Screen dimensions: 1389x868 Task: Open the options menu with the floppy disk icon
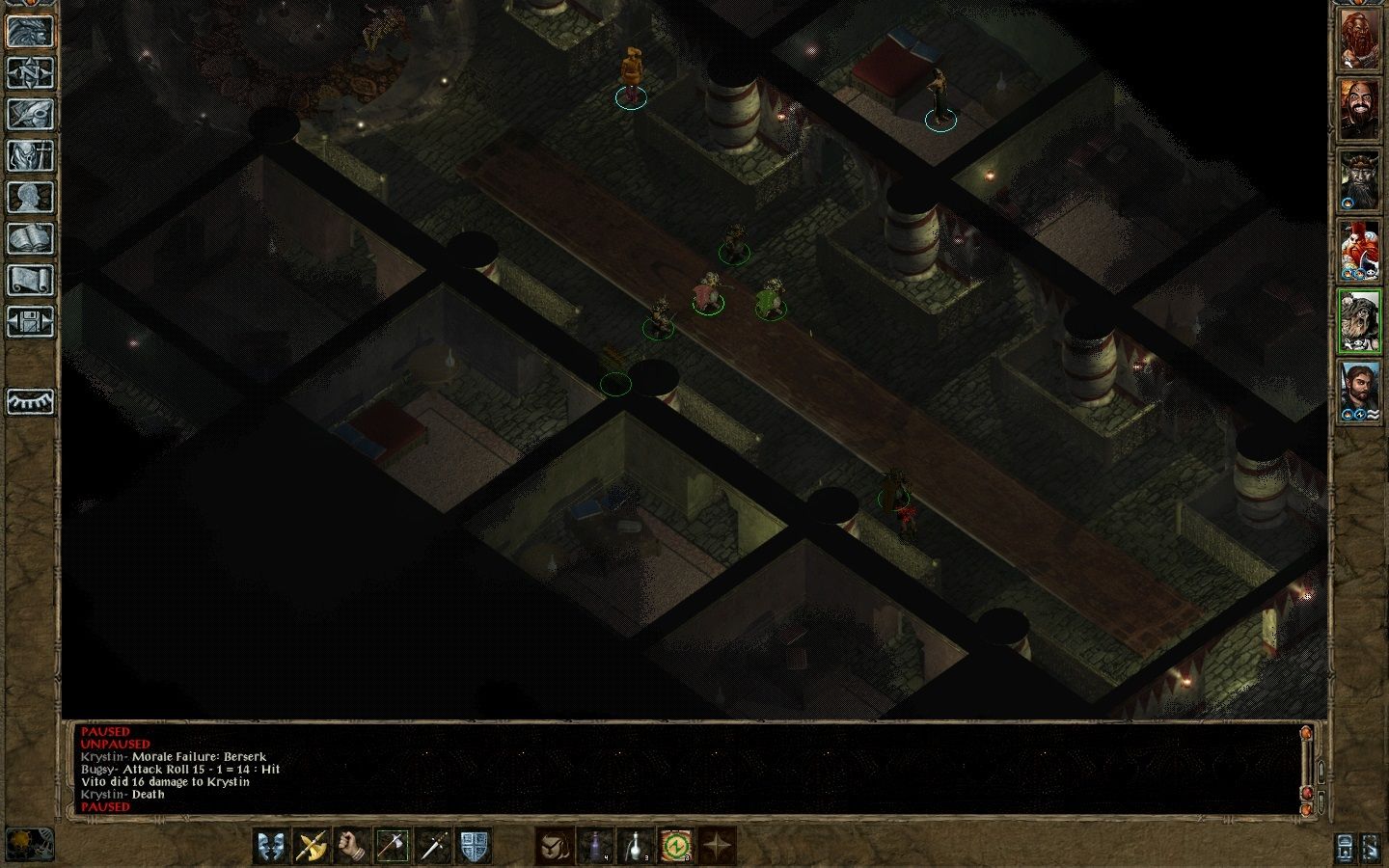(x=31, y=321)
